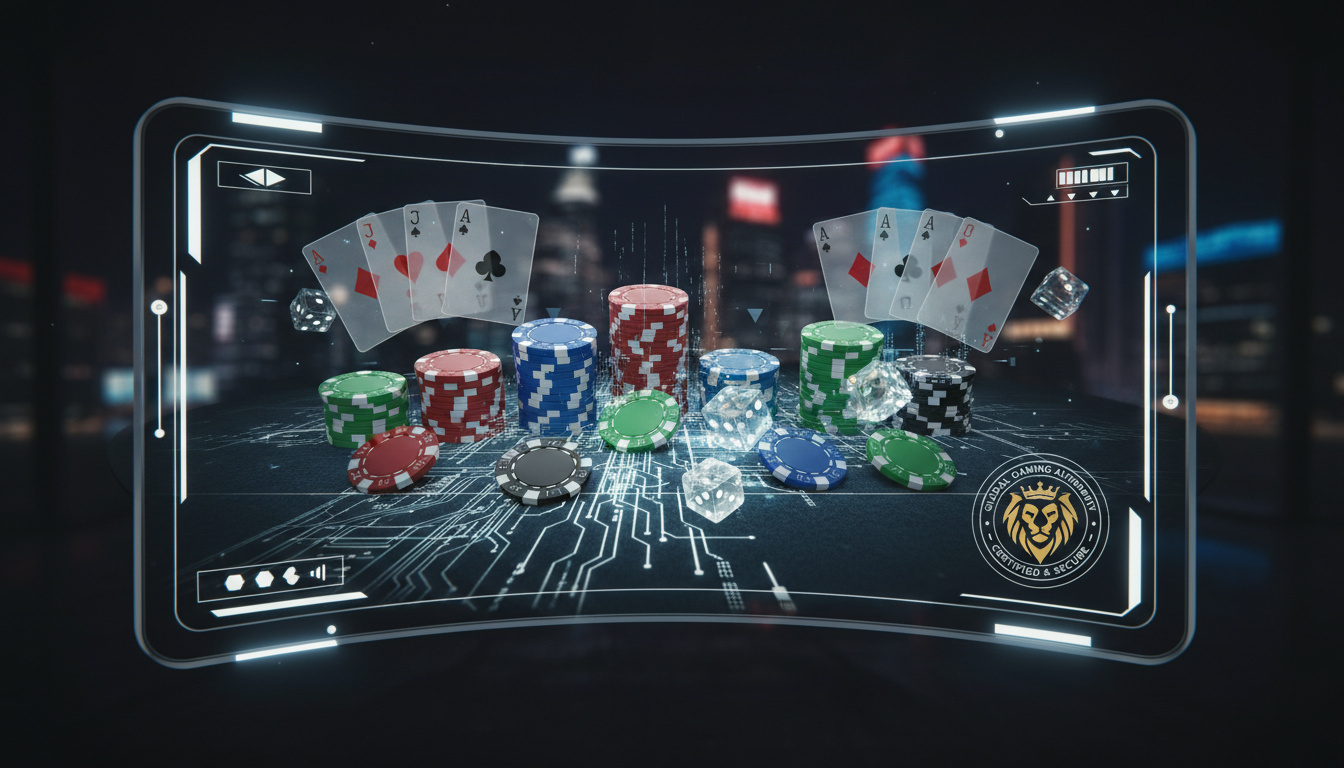The width and height of the screenshot is (1344, 768).
Task: Click the double-arrow button in the top-left box
Action: pos(264,178)
